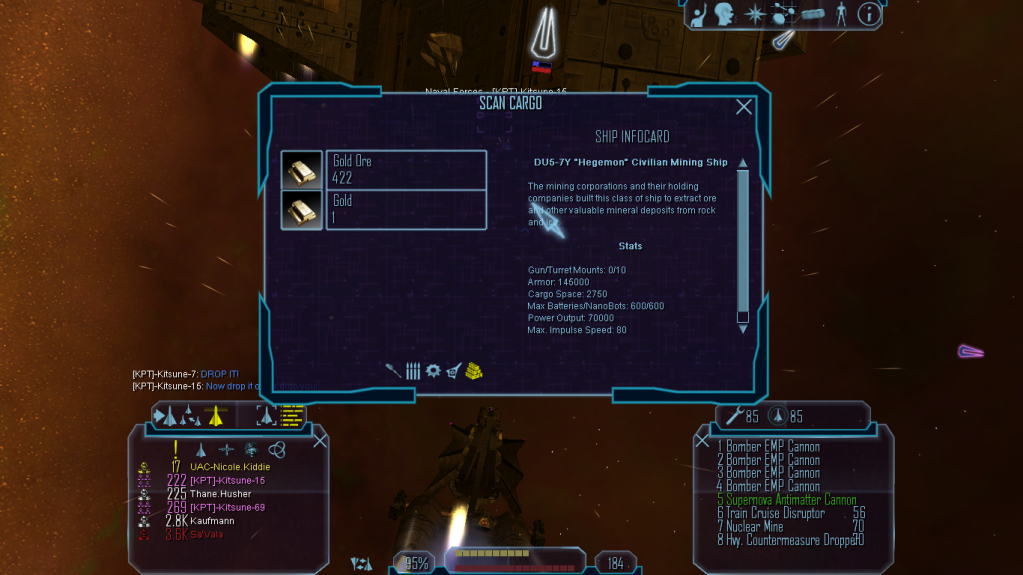The image size is (1023, 575).
Task: Select UAC-Nicole.Kiddie from the contact list
Action: coord(229,467)
